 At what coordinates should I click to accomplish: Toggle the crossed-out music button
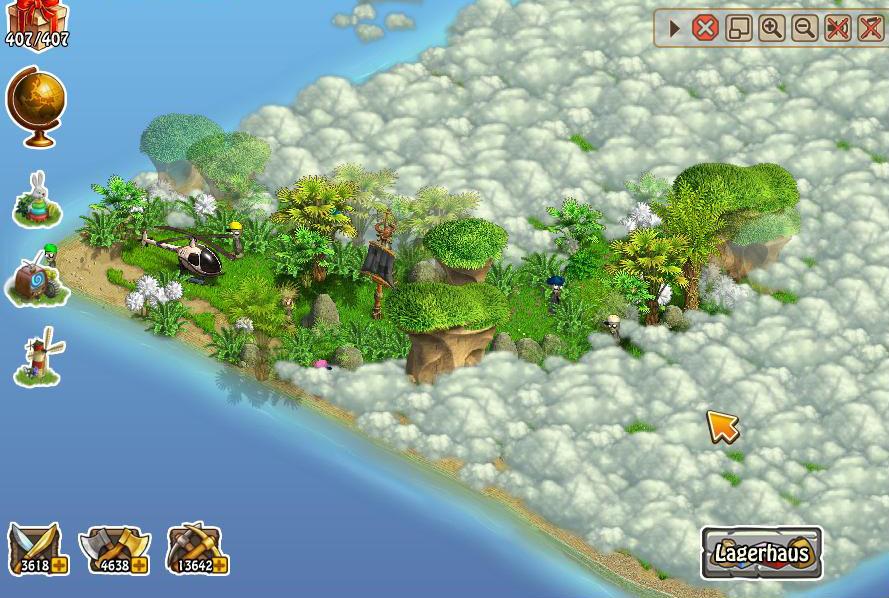pos(870,28)
